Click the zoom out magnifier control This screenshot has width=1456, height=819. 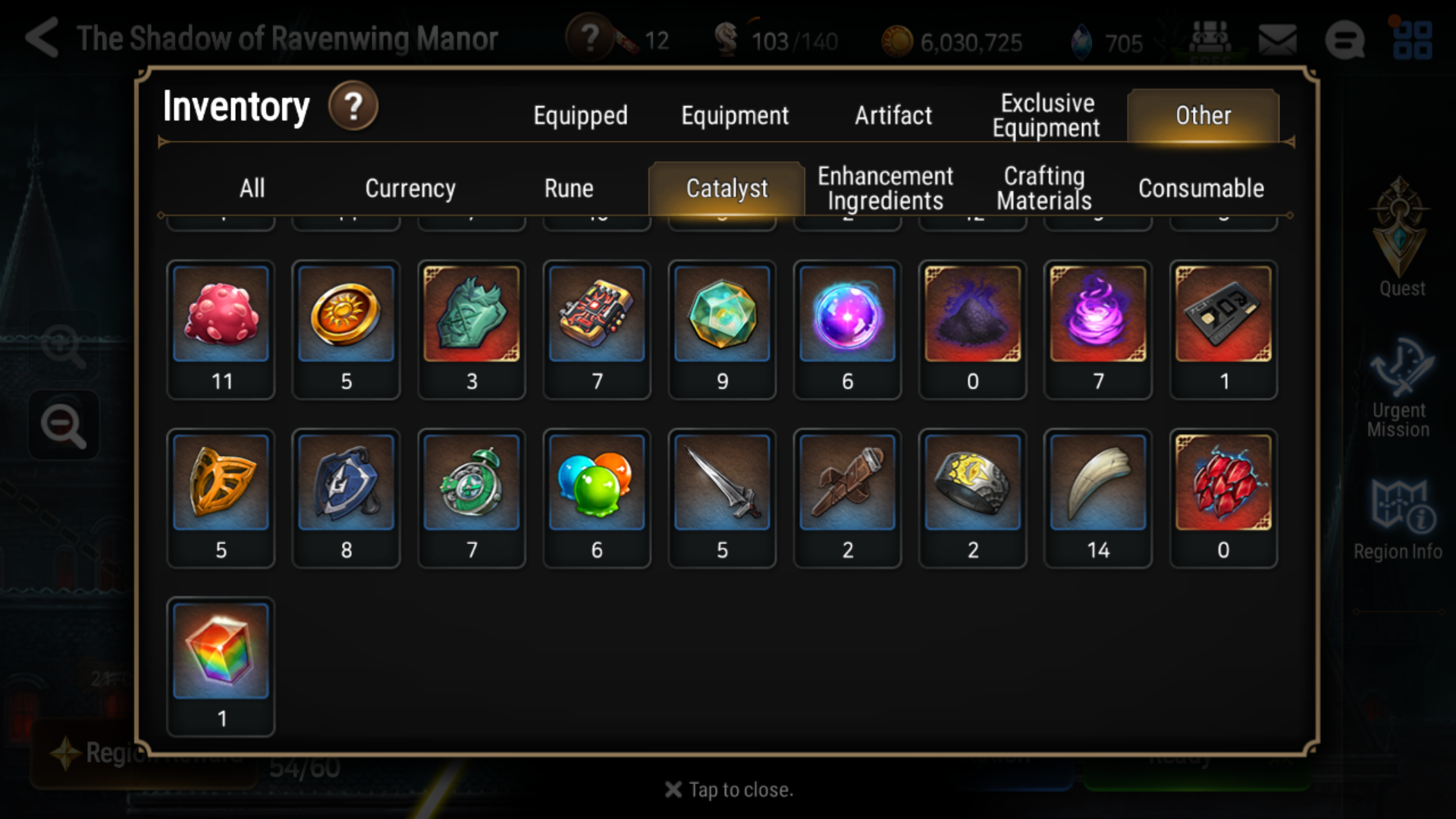tap(64, 425)
